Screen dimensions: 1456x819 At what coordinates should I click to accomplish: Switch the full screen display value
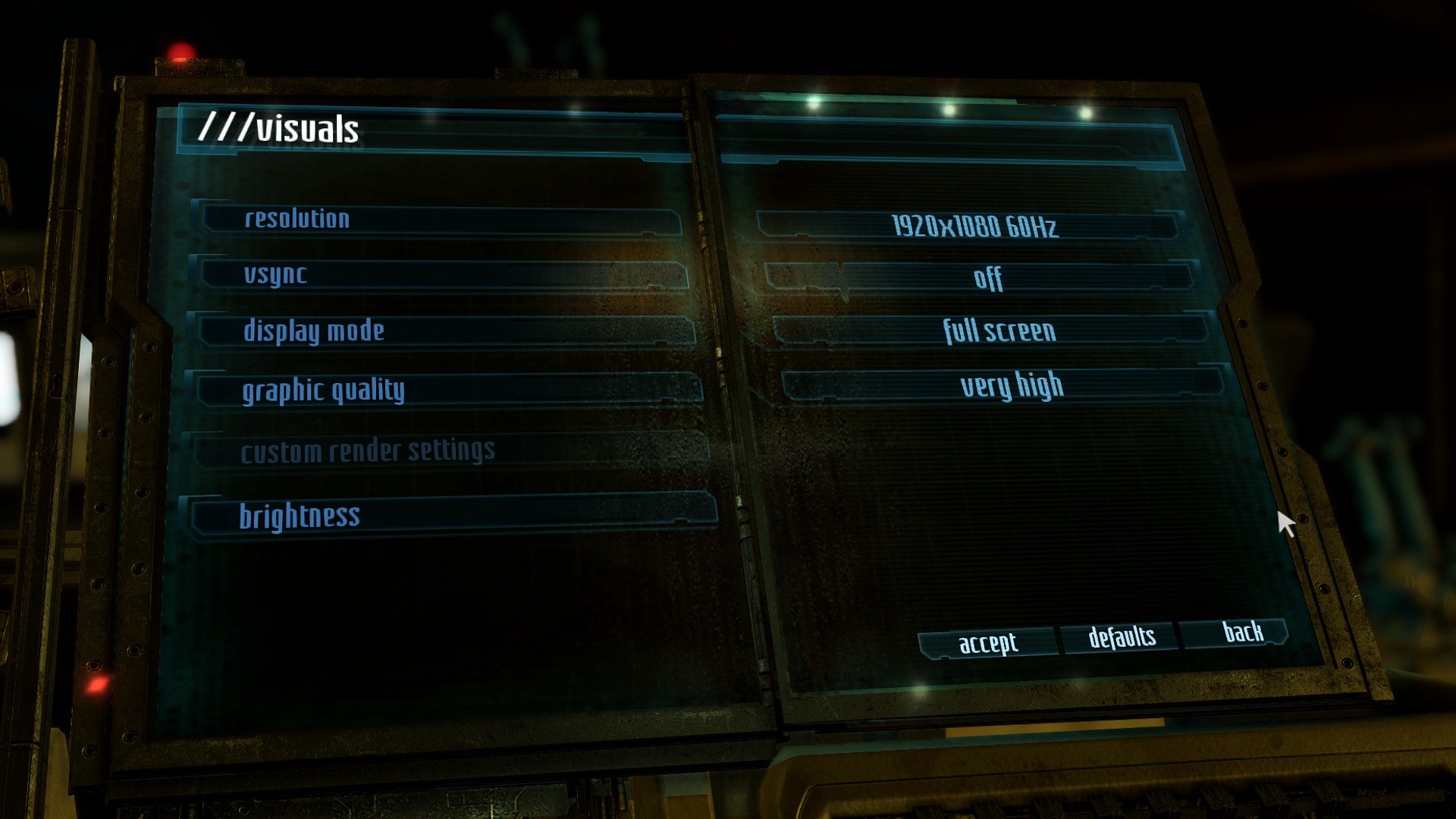[997, 331]
